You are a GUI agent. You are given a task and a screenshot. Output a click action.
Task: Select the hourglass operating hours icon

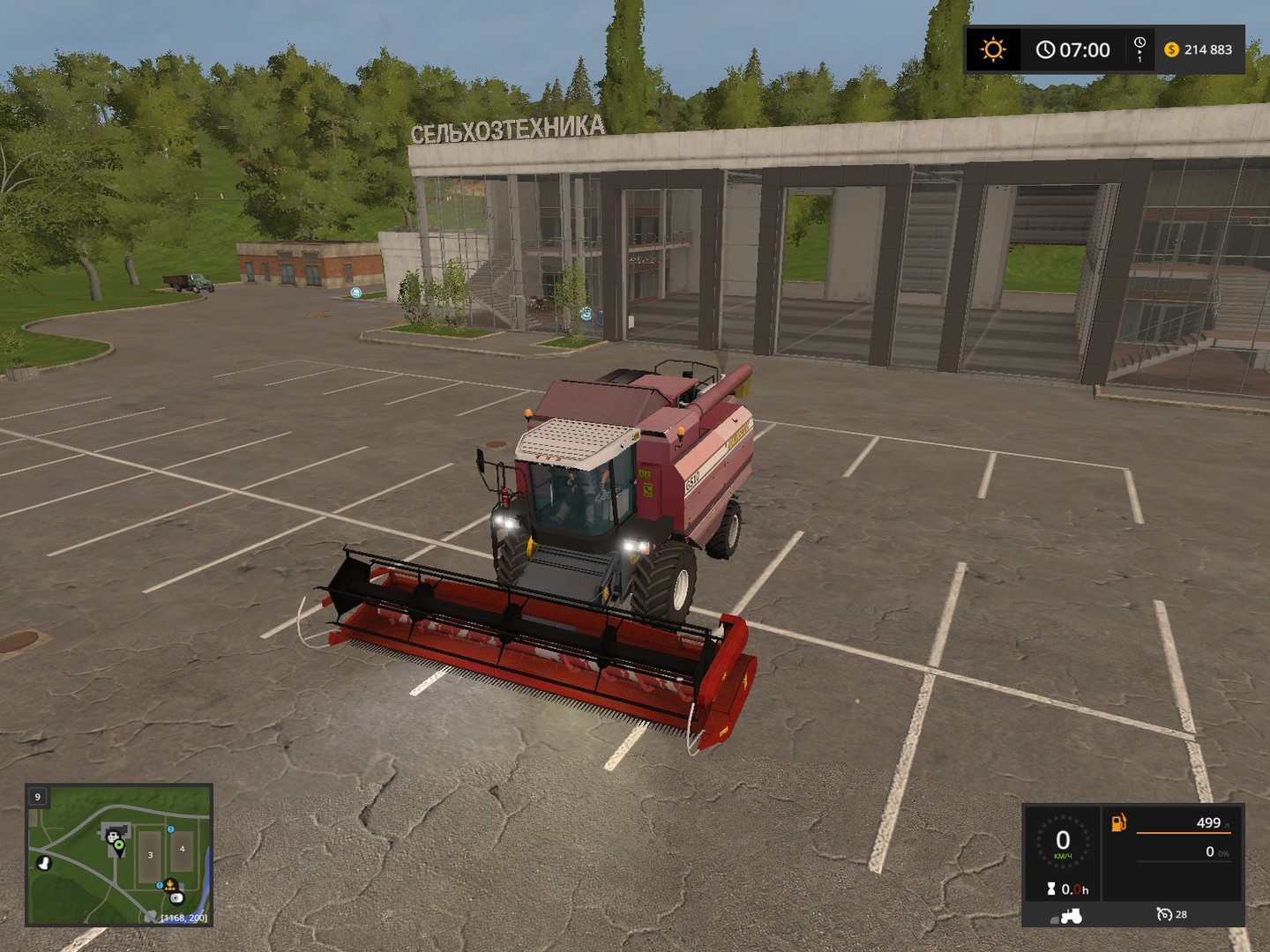[1051, 889]
